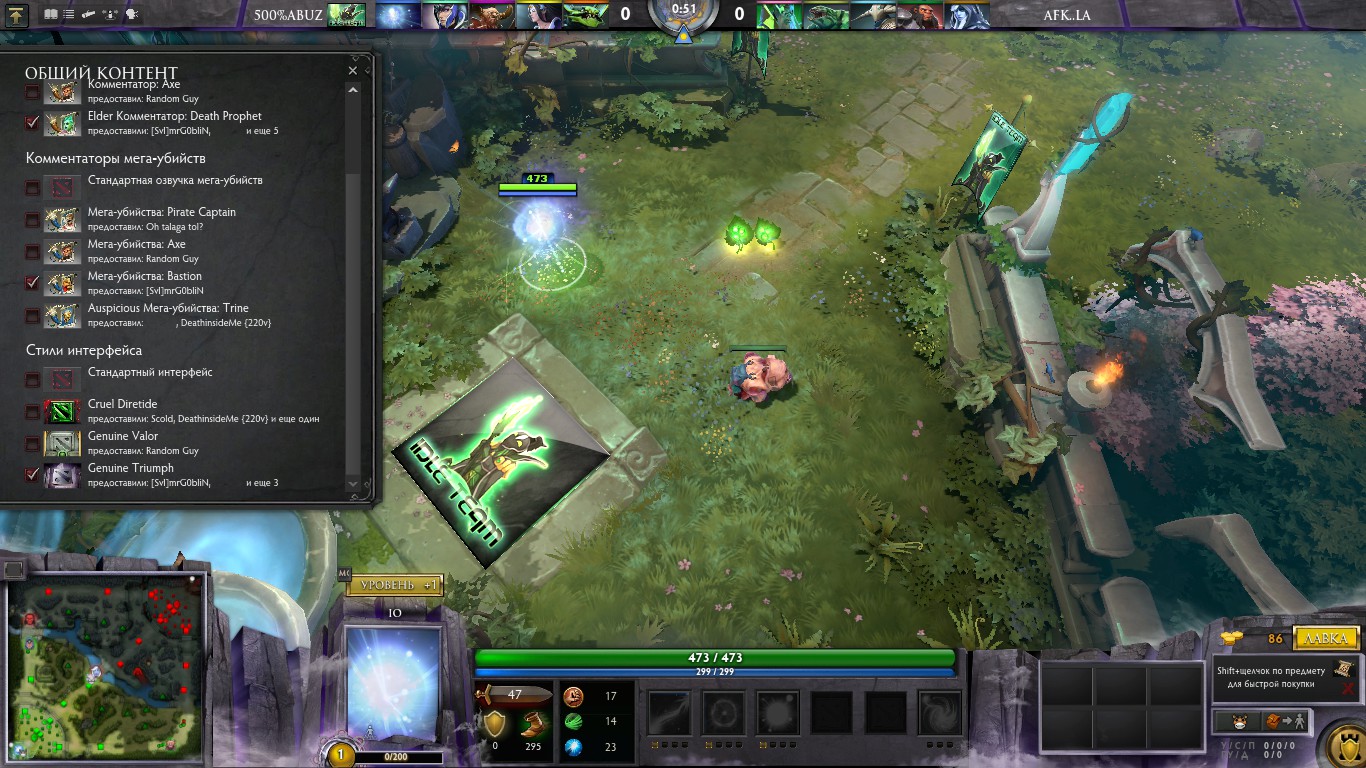This screenshot has width=1366, height=768.
Task: Uncheck the Genuine Triumph interface style
Action: tap(33, 475)
